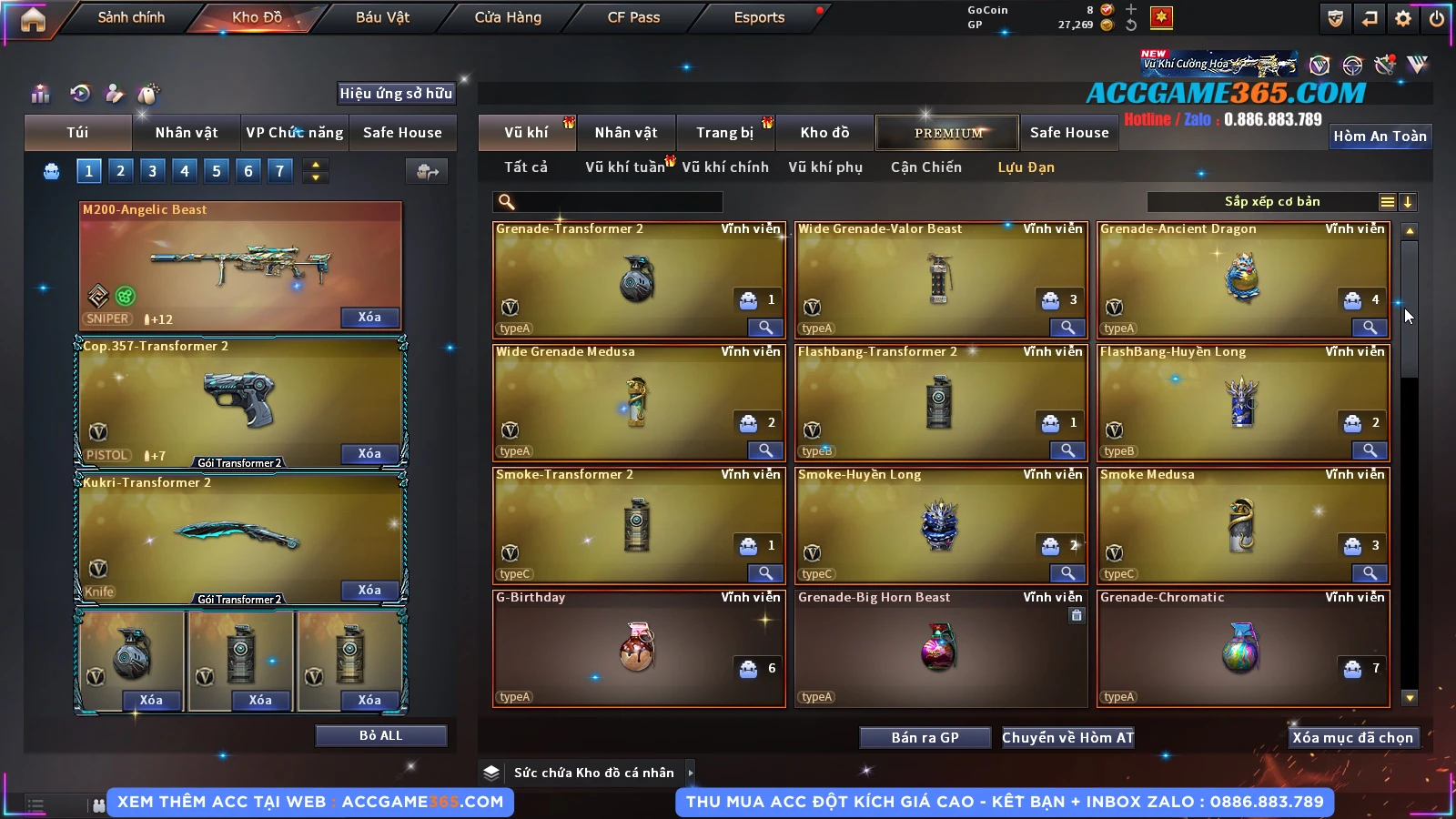The image size is (1456, 819).
Task: Open the Sắp xếp cơ bản sort dropdown
Action: pyautogui.click(x=1271, y=202)
